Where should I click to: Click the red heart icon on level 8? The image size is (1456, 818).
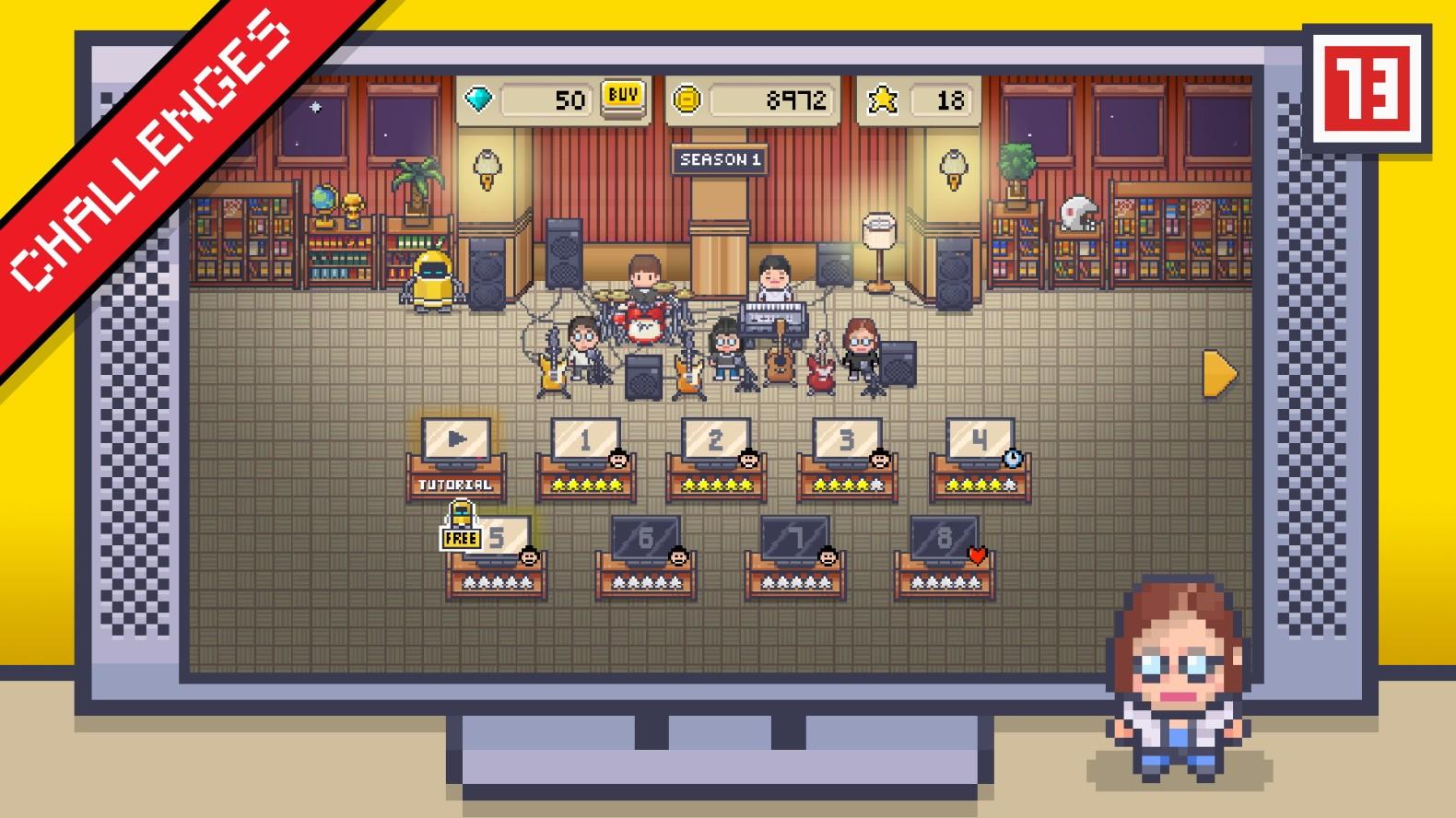[977, 555]
